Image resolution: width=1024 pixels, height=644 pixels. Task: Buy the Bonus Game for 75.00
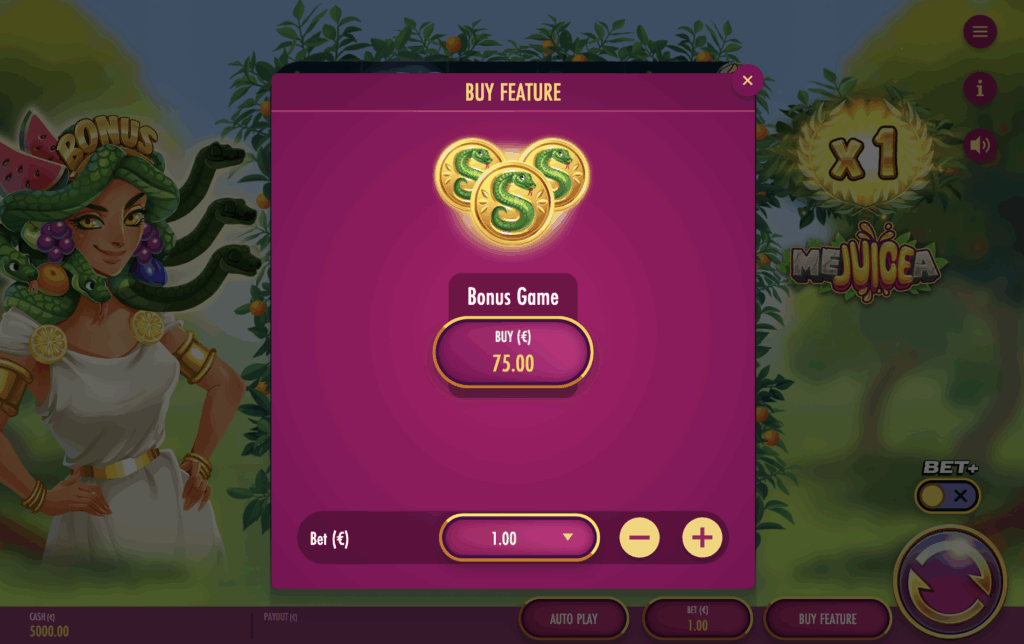pyautogui.click(x=513, y=353)
